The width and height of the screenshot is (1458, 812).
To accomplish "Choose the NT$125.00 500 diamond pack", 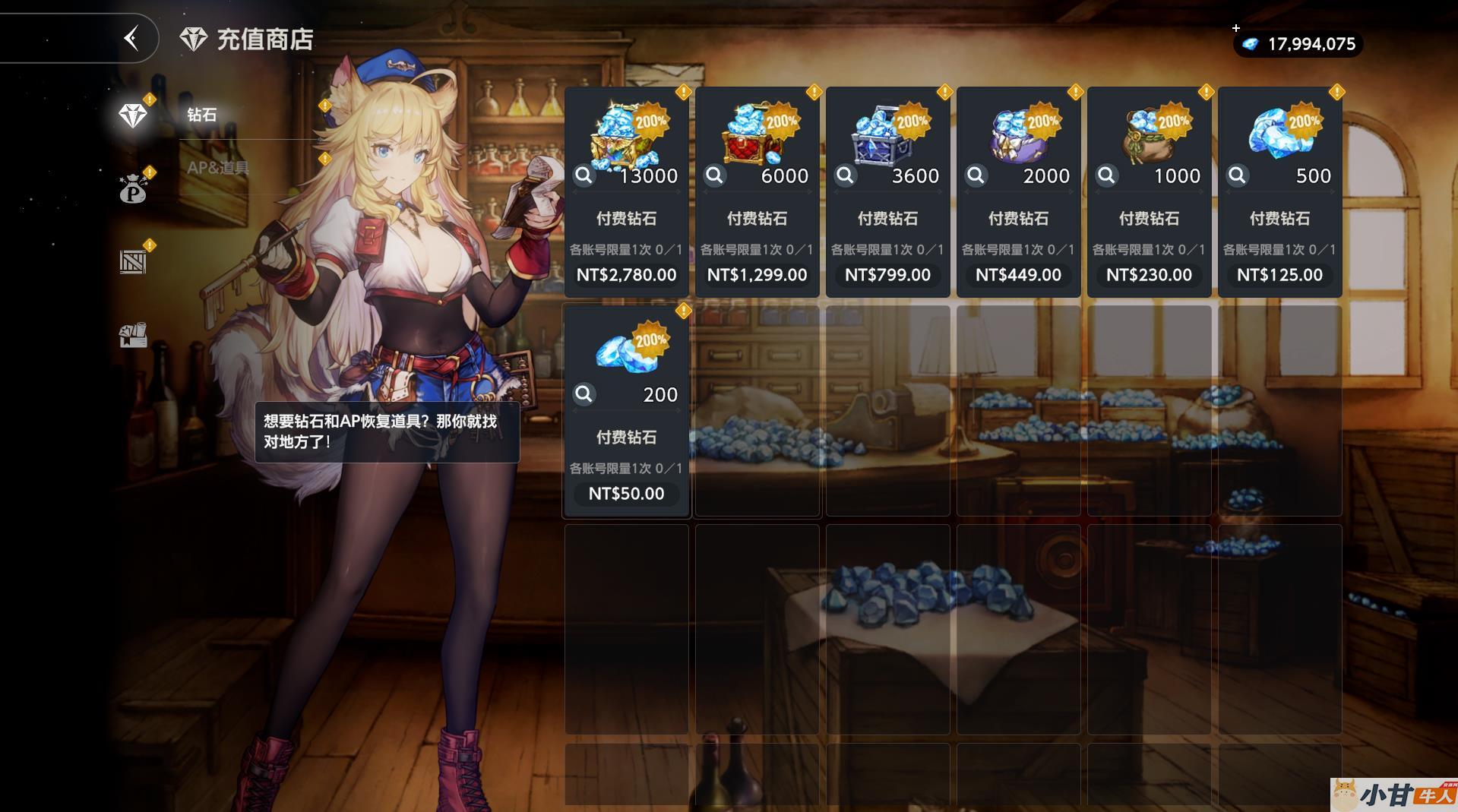I will coord(1279,275).
